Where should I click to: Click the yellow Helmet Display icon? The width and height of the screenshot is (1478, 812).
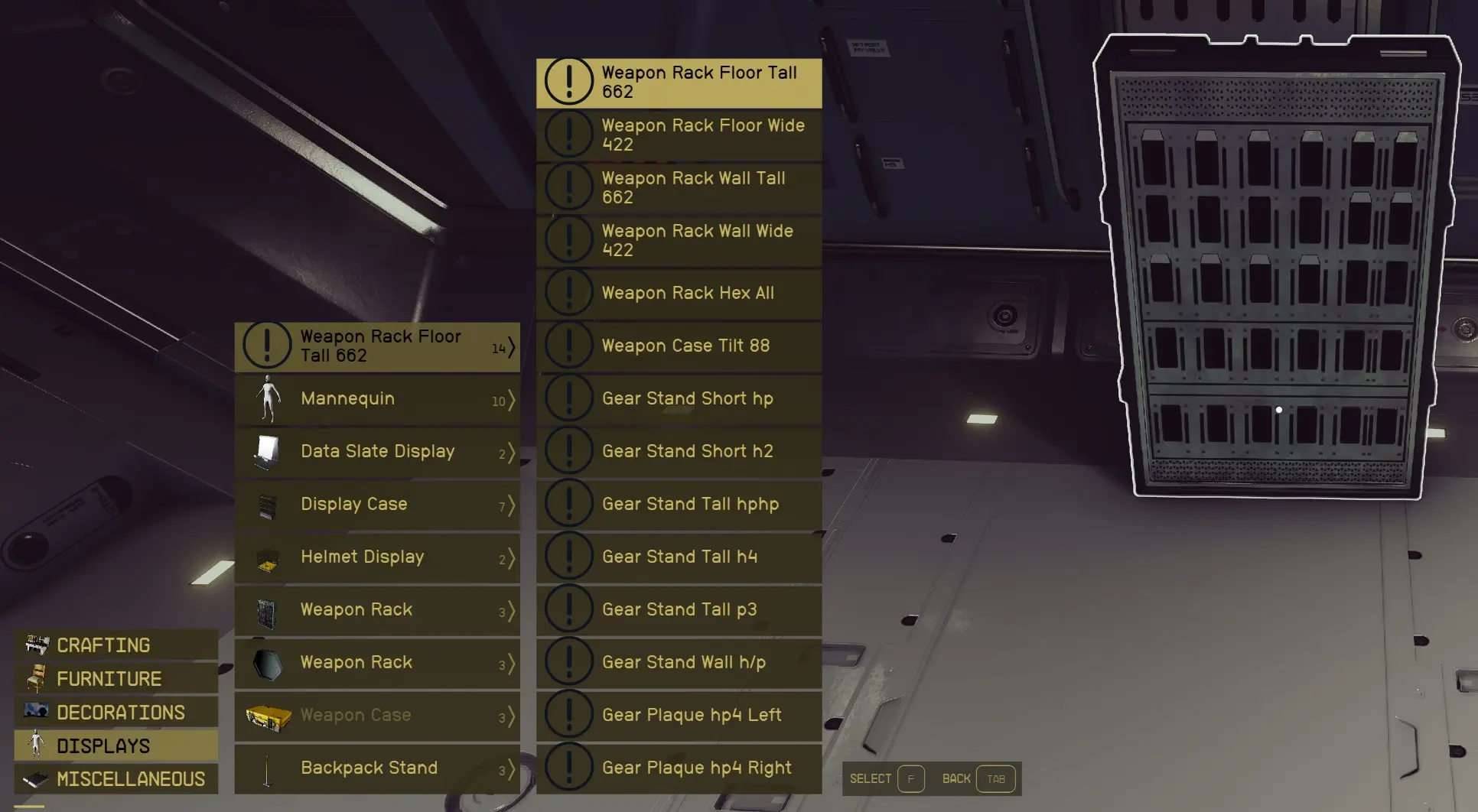(266, 557)
